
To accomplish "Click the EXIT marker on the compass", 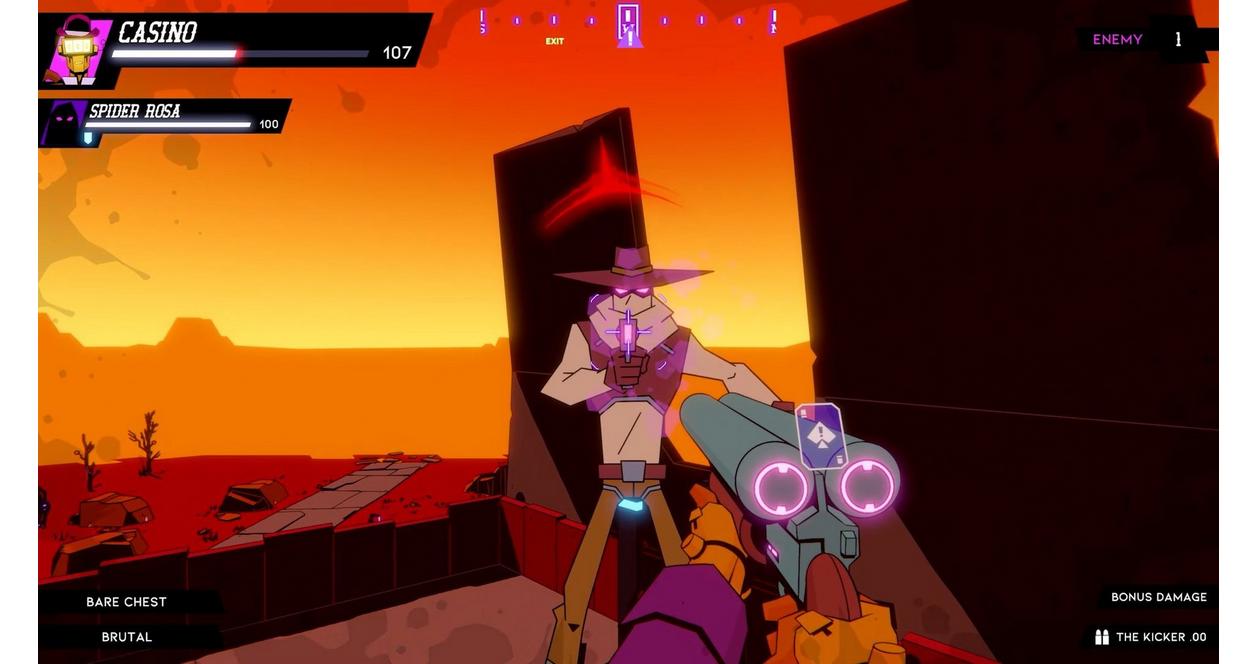I will (554, 41).
